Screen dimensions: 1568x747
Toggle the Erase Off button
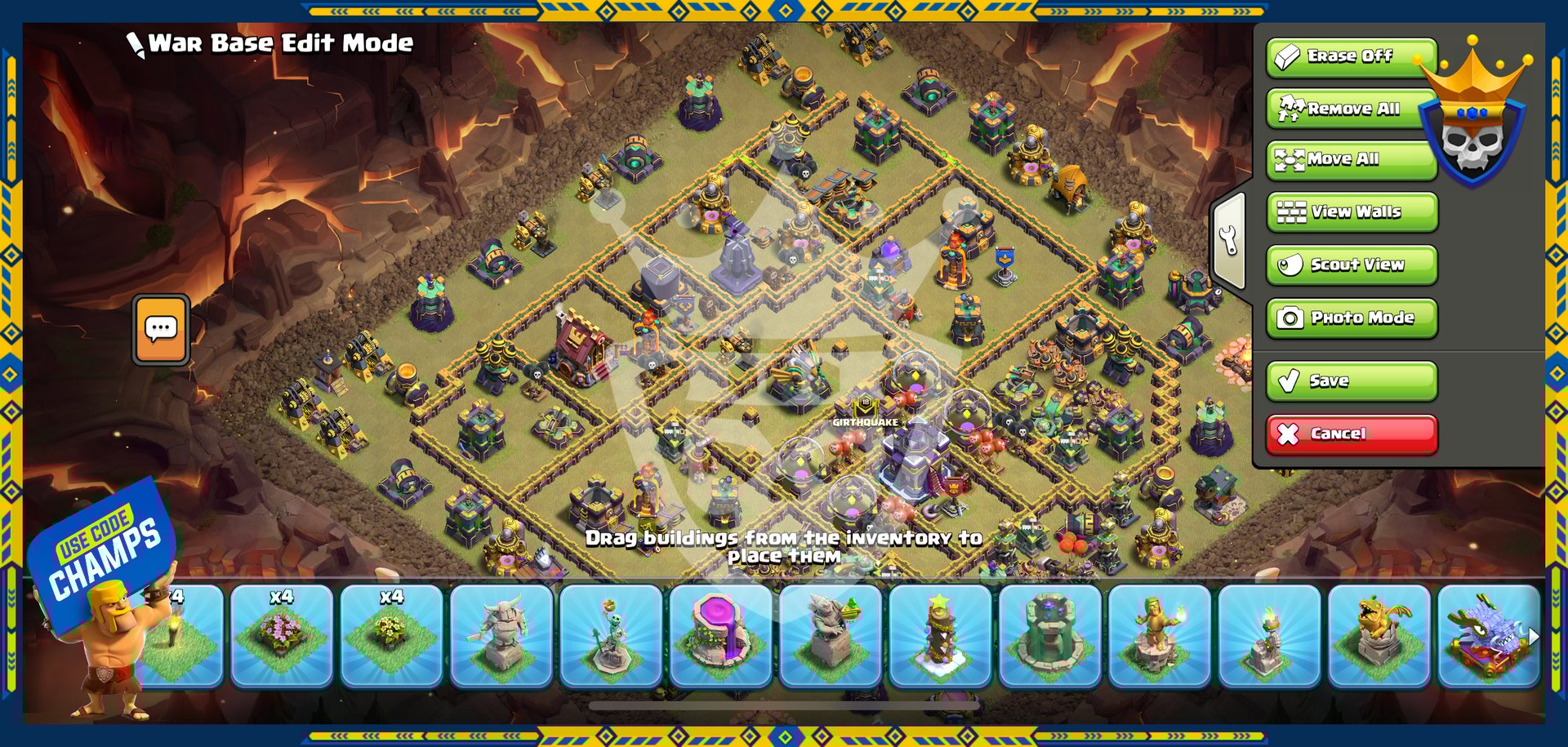point(1351,57)
